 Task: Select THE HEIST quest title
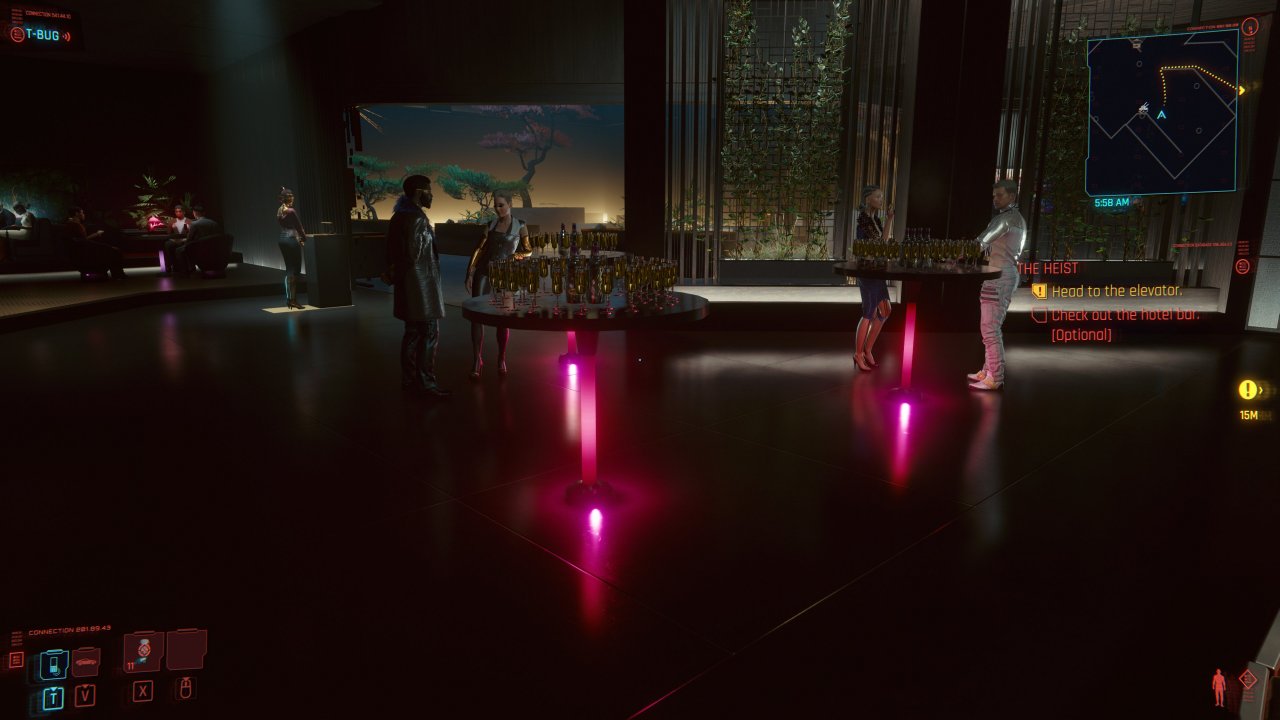[1048, 268]
